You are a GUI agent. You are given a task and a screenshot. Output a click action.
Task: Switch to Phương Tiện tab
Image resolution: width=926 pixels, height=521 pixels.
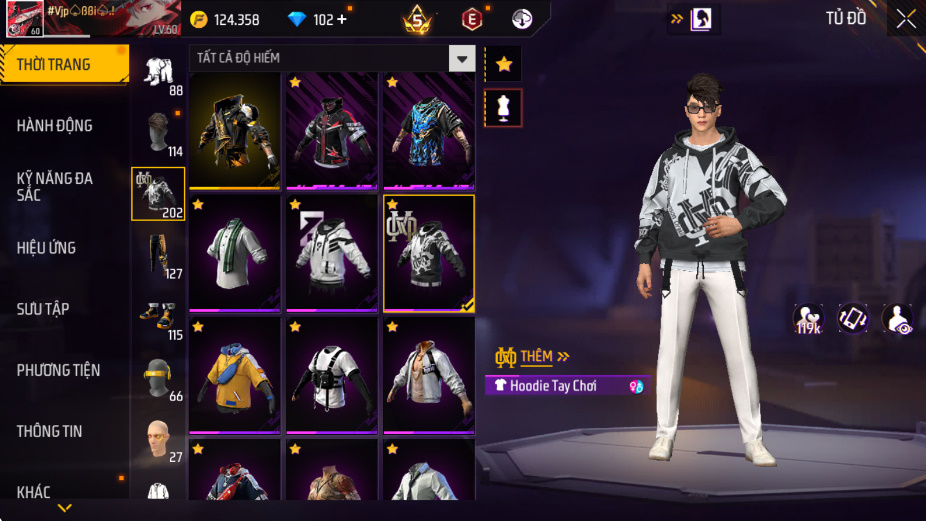pyautogui.click(x=58, y=370)
